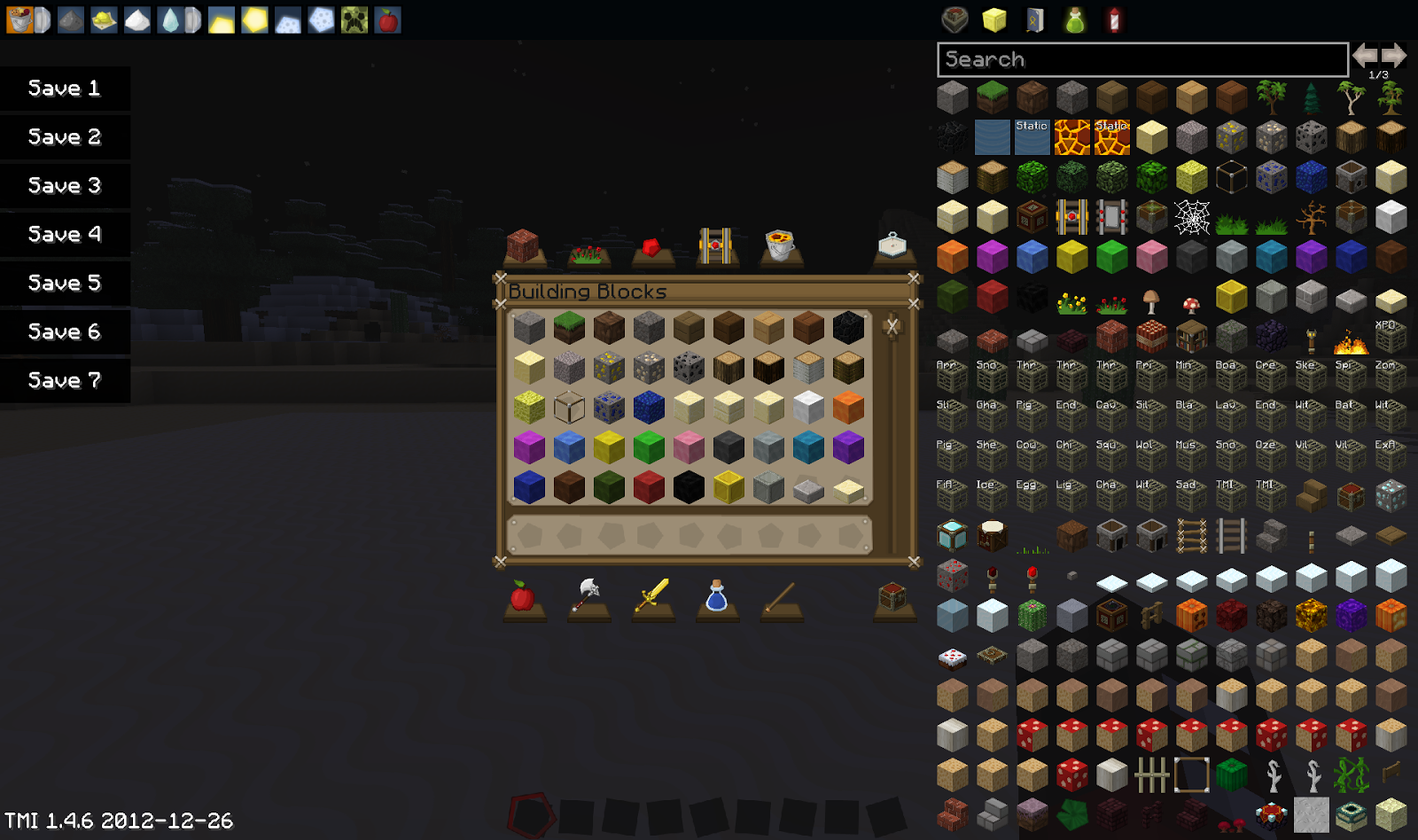Click the book icon in the TMI options bar
The image size is (1418, 840).
pyautogui.click(x=1033, y=19)
